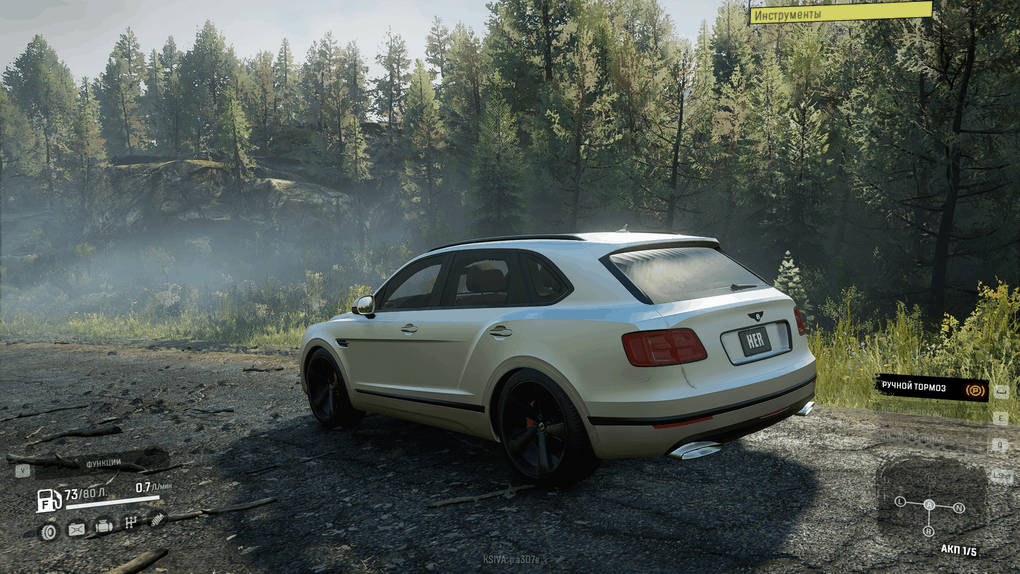Click the fuel pump icon
Viewport: 1020px width, 574px height.
click(x=48, y=499)
